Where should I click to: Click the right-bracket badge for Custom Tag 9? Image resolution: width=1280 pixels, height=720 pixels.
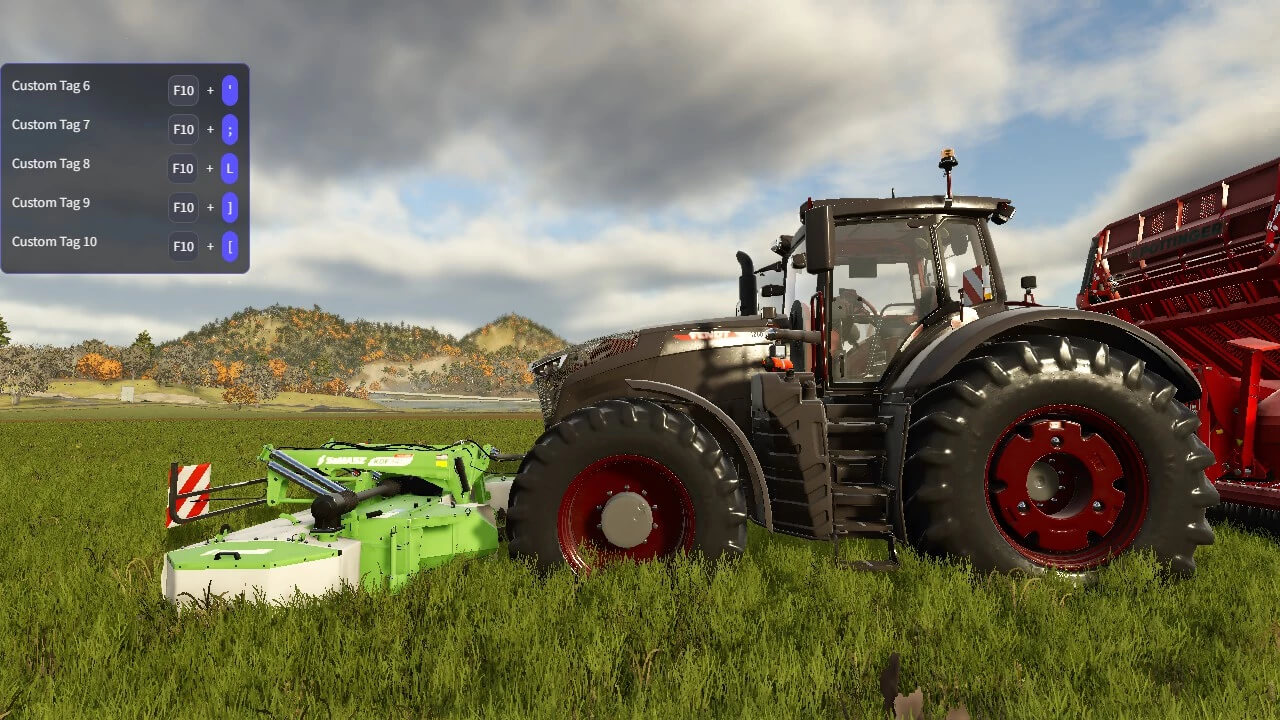[x=229, y=207]
